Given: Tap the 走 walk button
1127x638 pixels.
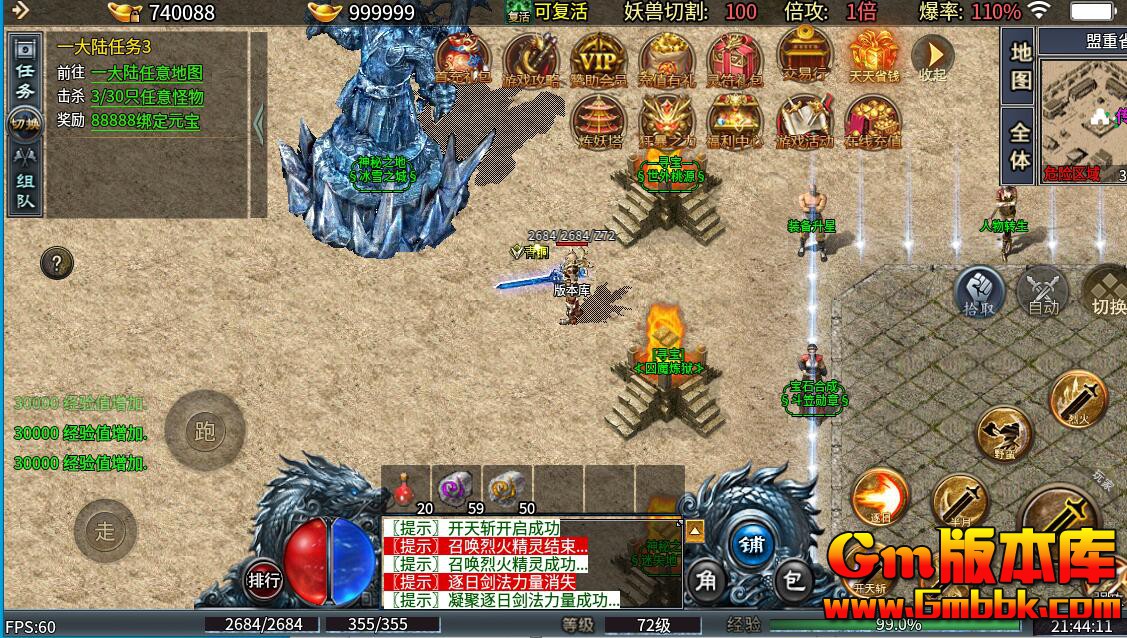Looking at the screenshot, I should pyautogui.click(x=106, y=531).
